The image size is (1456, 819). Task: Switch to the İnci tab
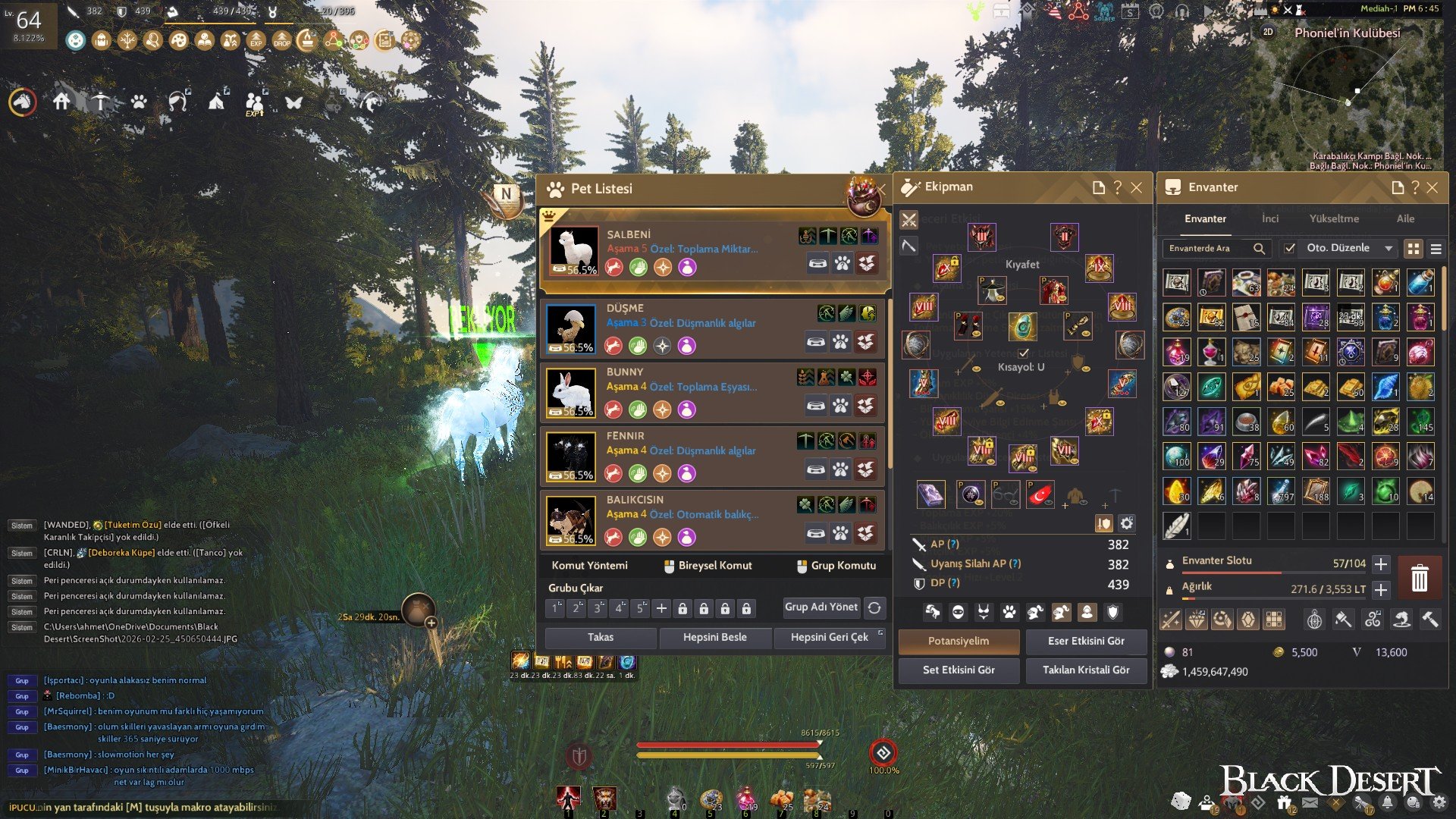tap(1271, 218)
